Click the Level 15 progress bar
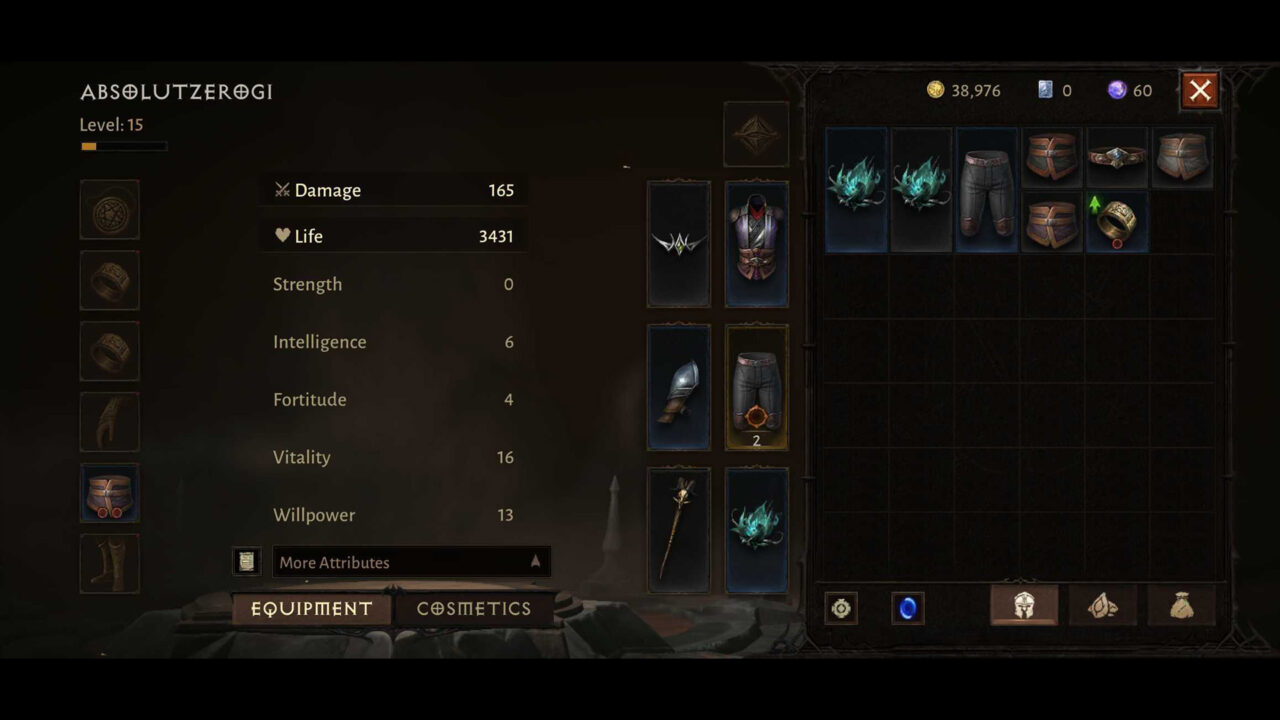Image resolution: width=1280 pixels, height=720 pixels. point(123,145)
